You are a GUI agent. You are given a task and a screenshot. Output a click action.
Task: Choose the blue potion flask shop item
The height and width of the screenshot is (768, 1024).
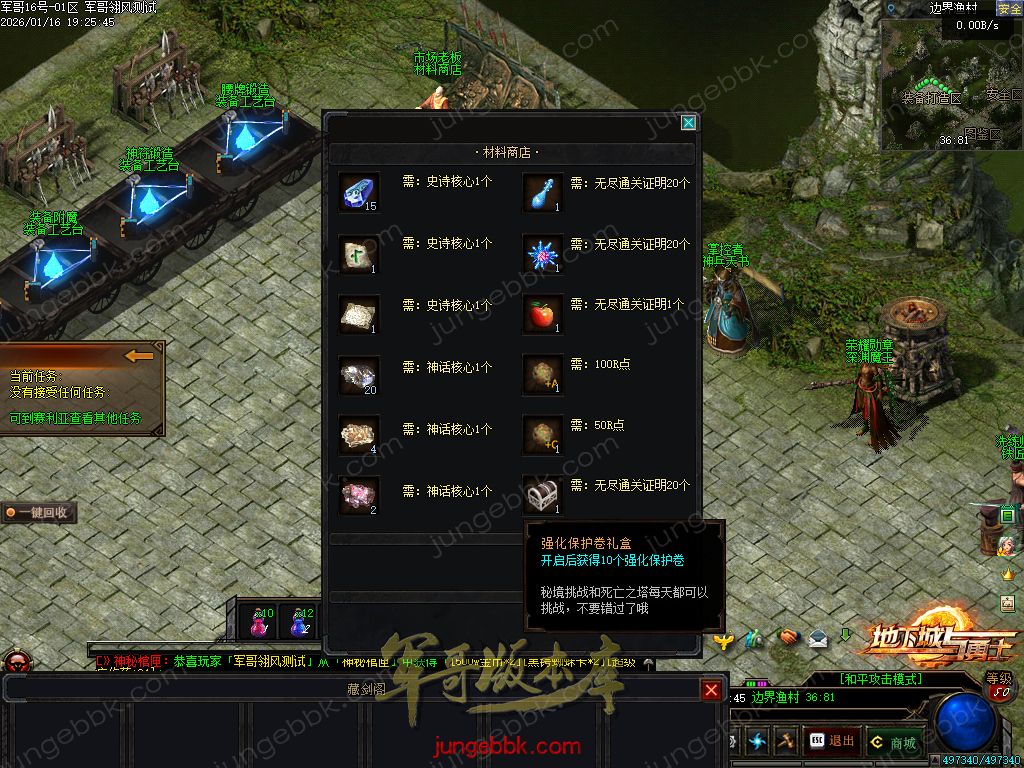click(x=543, y=192)
